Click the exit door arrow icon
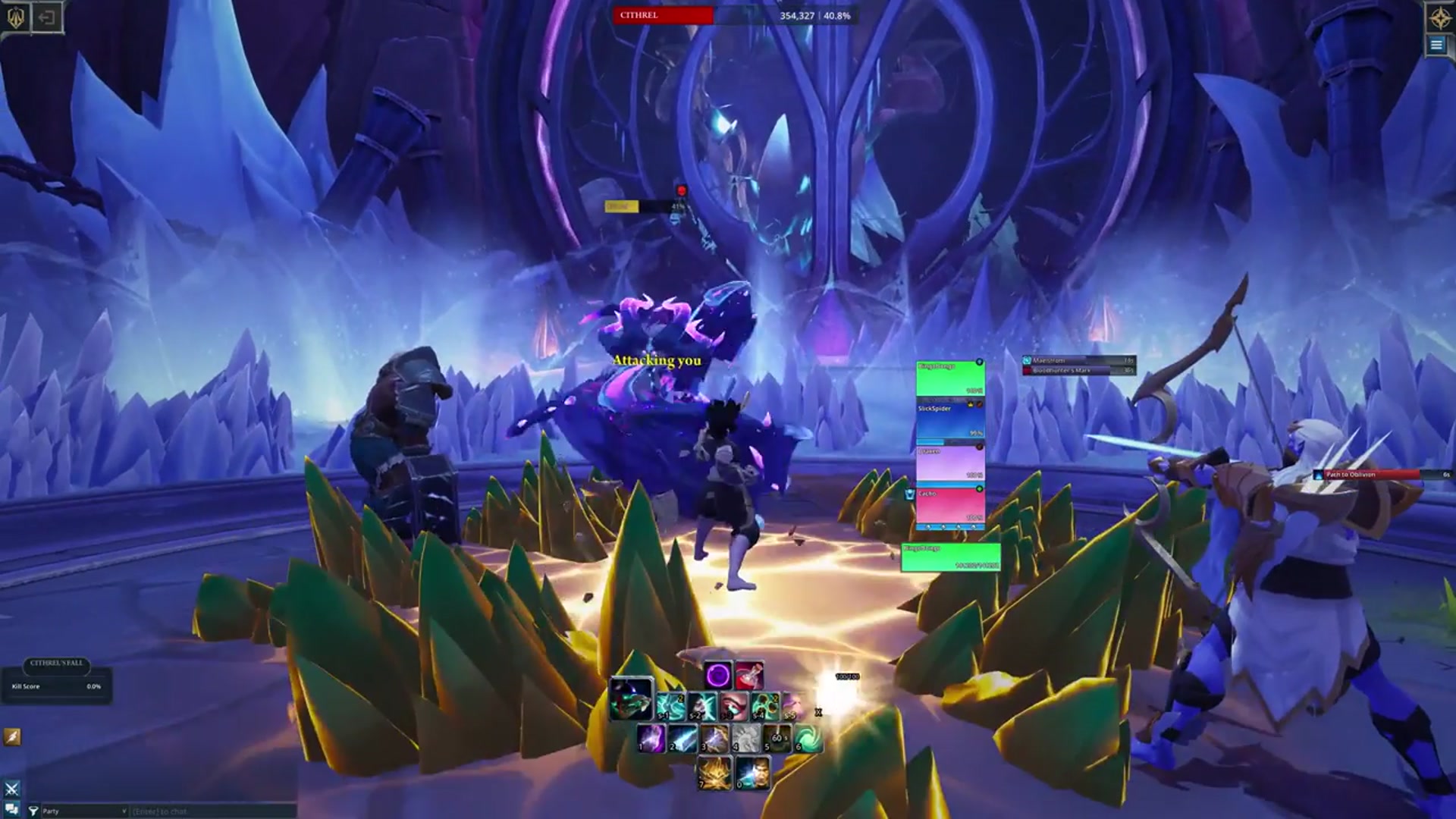The image size is (1456, 819). point(47,17)
